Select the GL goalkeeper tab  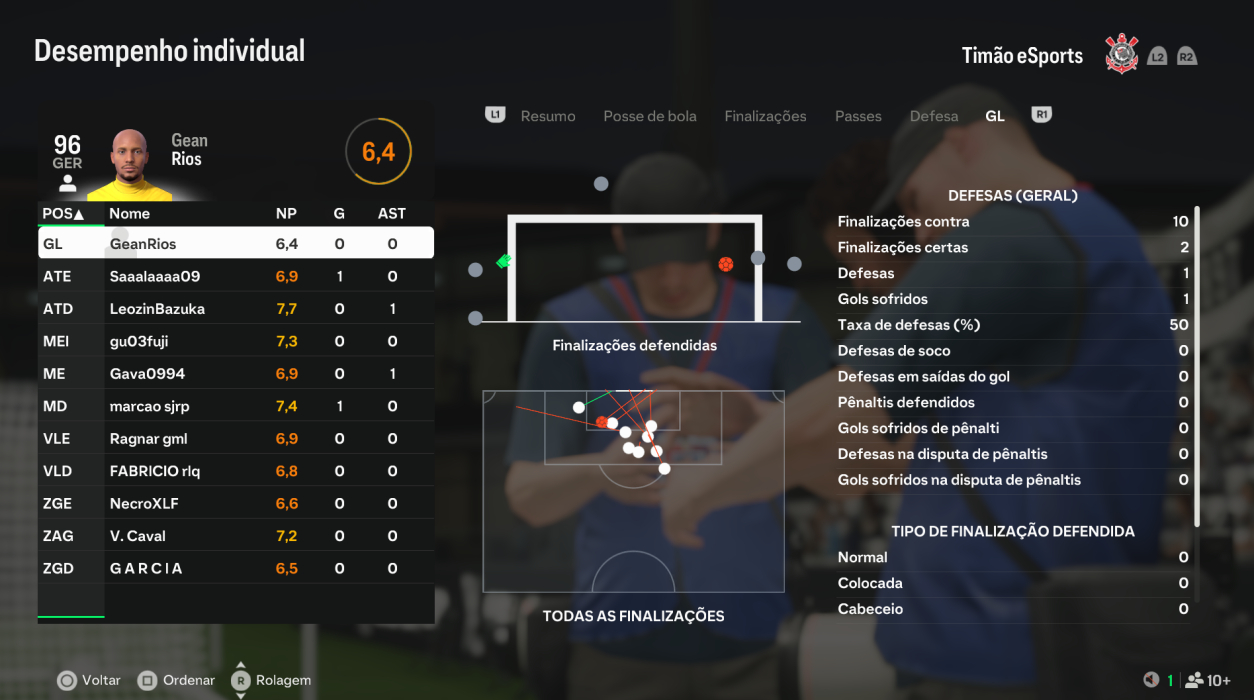coord(995,116)
